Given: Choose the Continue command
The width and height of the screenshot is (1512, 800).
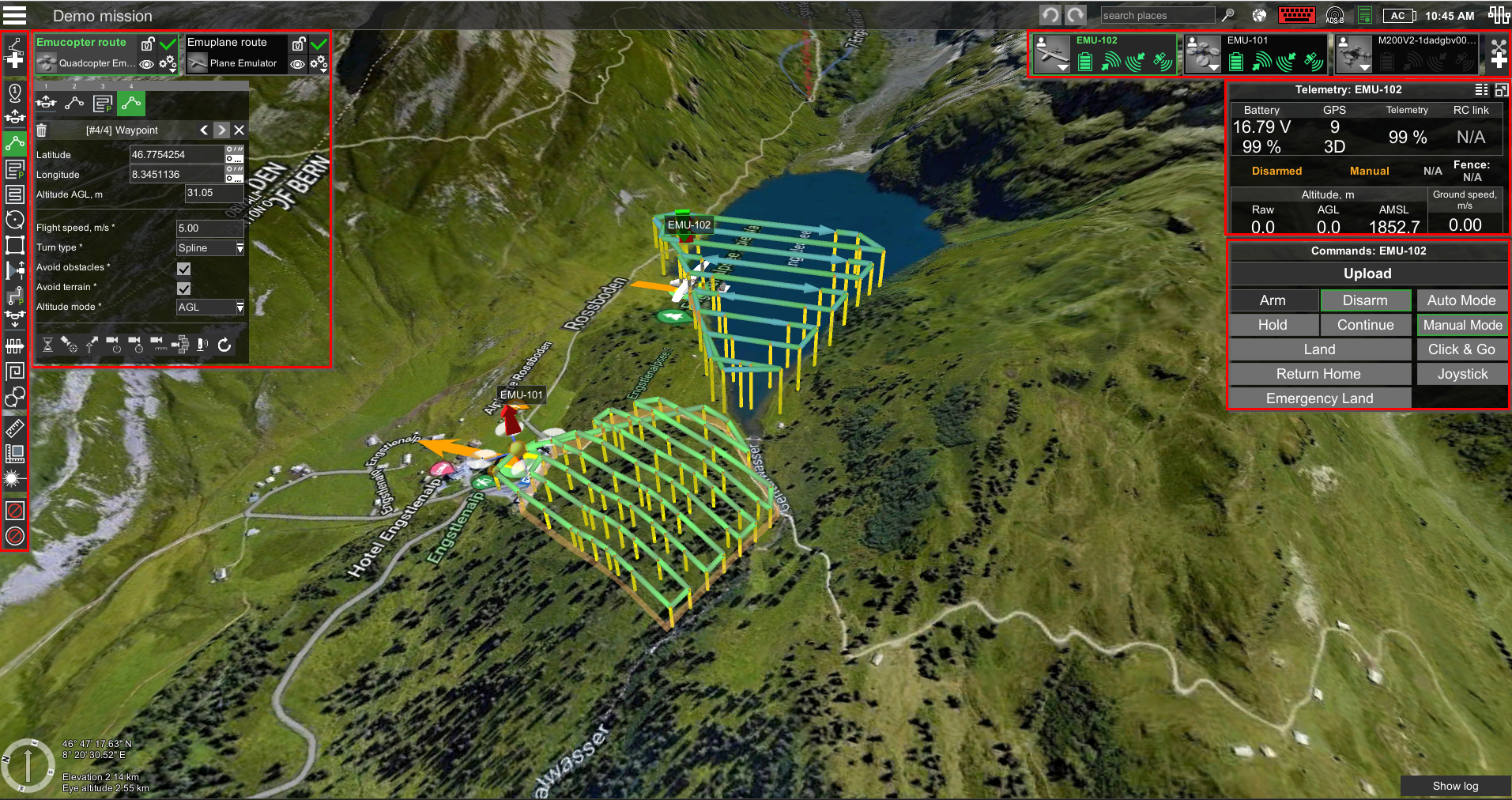Looking at the screenshot, I should (1365, 325).
